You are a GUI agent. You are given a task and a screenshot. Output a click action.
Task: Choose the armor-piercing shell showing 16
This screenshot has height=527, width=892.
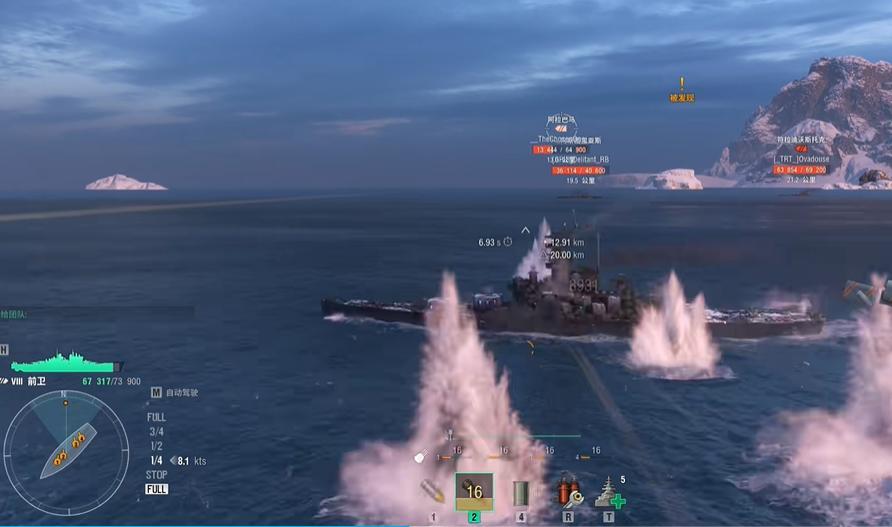tap(474, 491)
